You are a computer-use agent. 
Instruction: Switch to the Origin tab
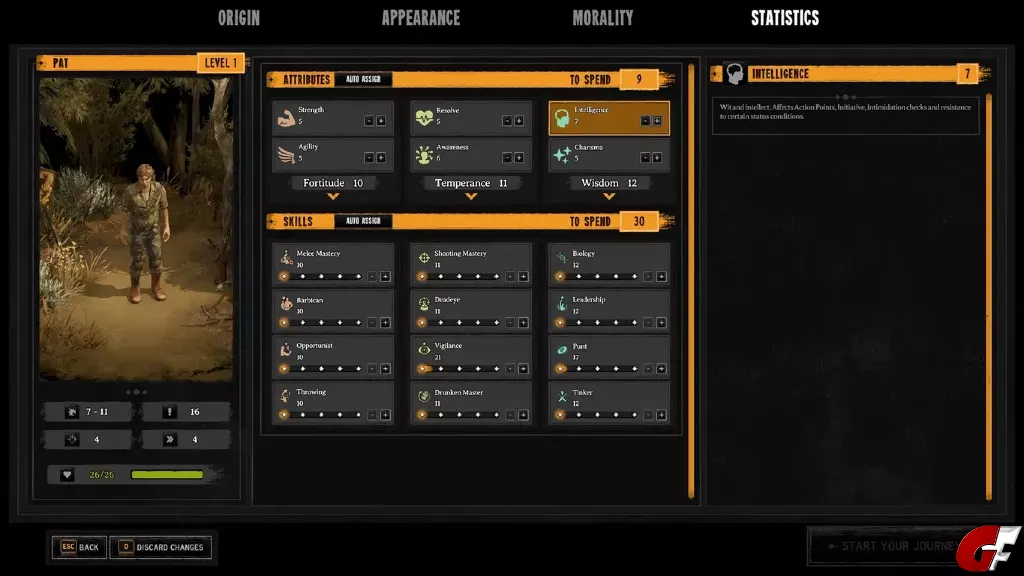(x=239, y=18)
